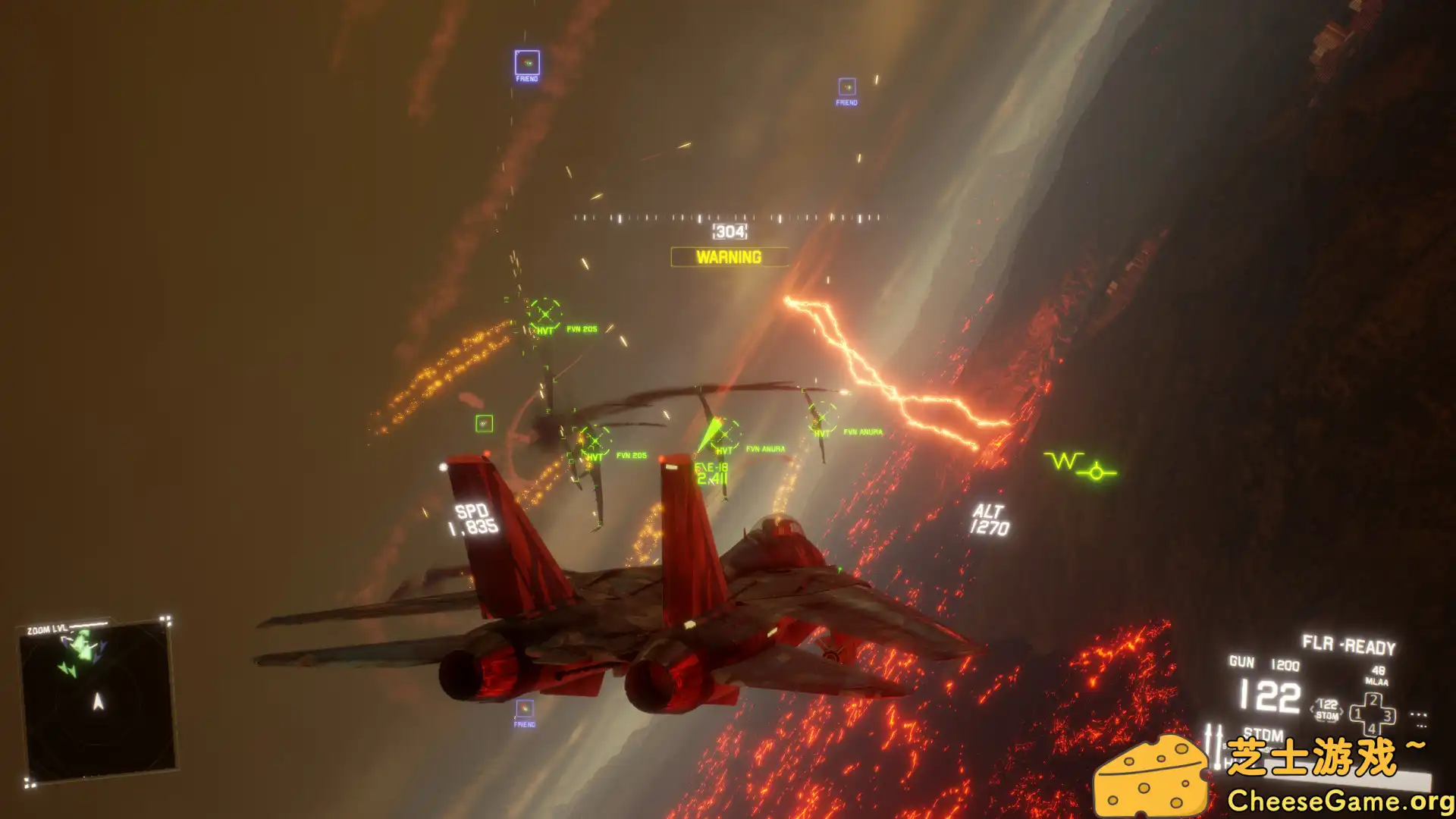Click the heading indicator showing 304
Image resolution: width=1456 pixels, height=819 pixels.
(x=728, y=230)
